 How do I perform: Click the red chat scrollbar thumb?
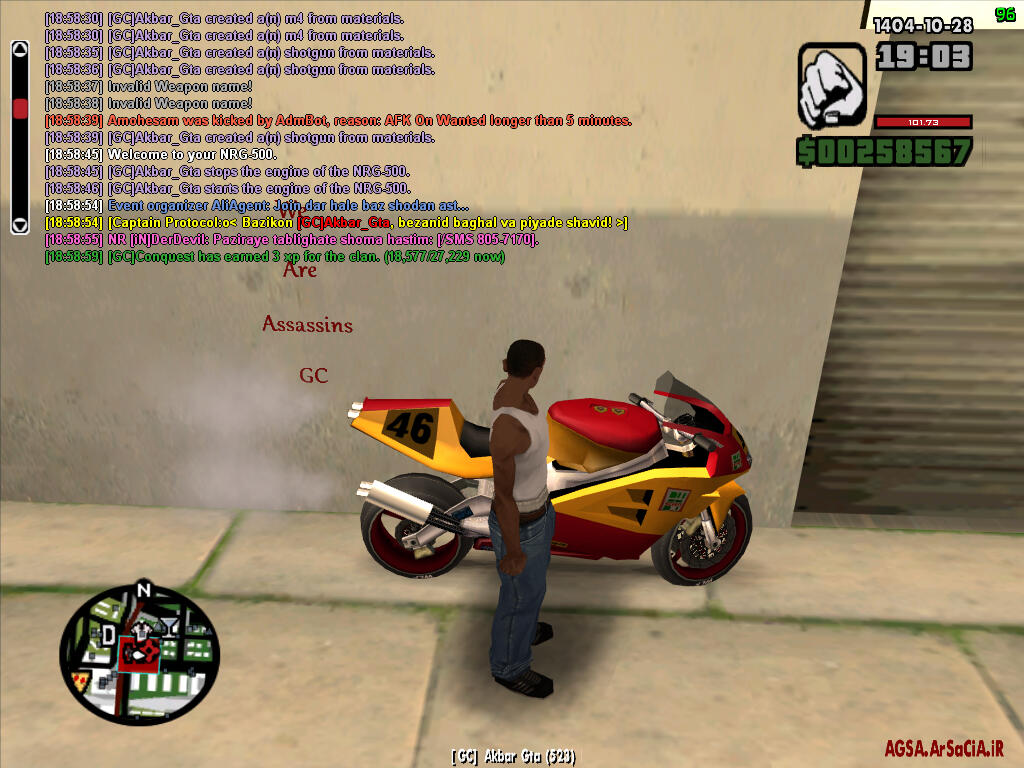[x=20, y=108]
